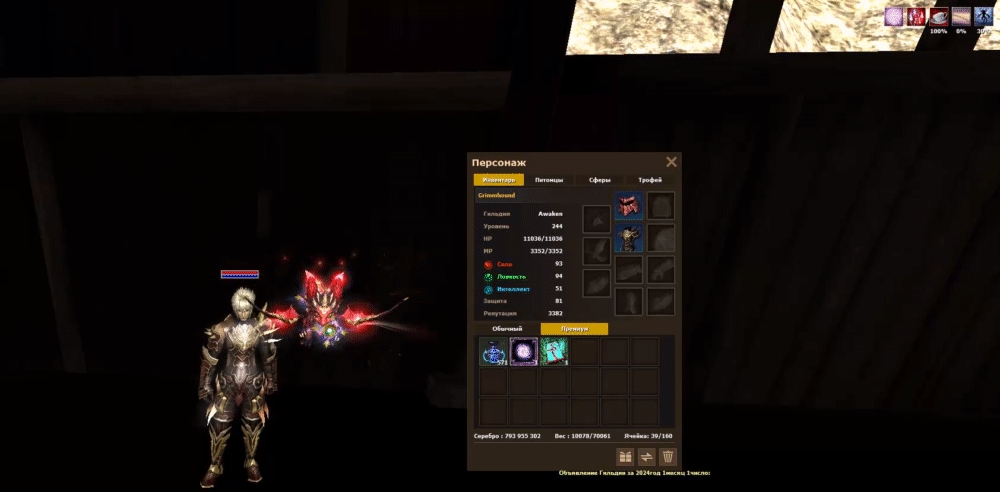
Task: Open the Трофей trophy tab
Action: 650,180
